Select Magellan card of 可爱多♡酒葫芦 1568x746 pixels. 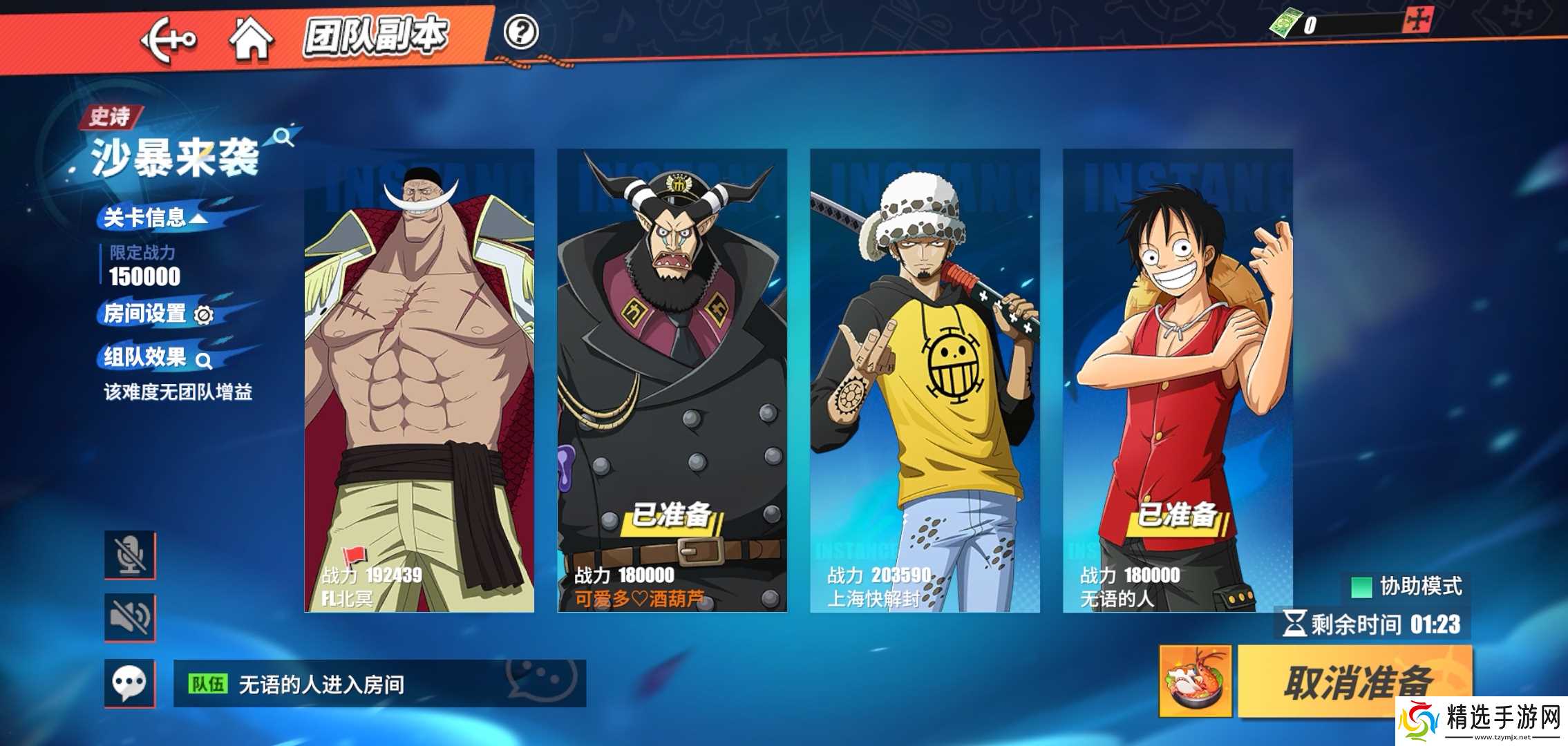point(672,380)
